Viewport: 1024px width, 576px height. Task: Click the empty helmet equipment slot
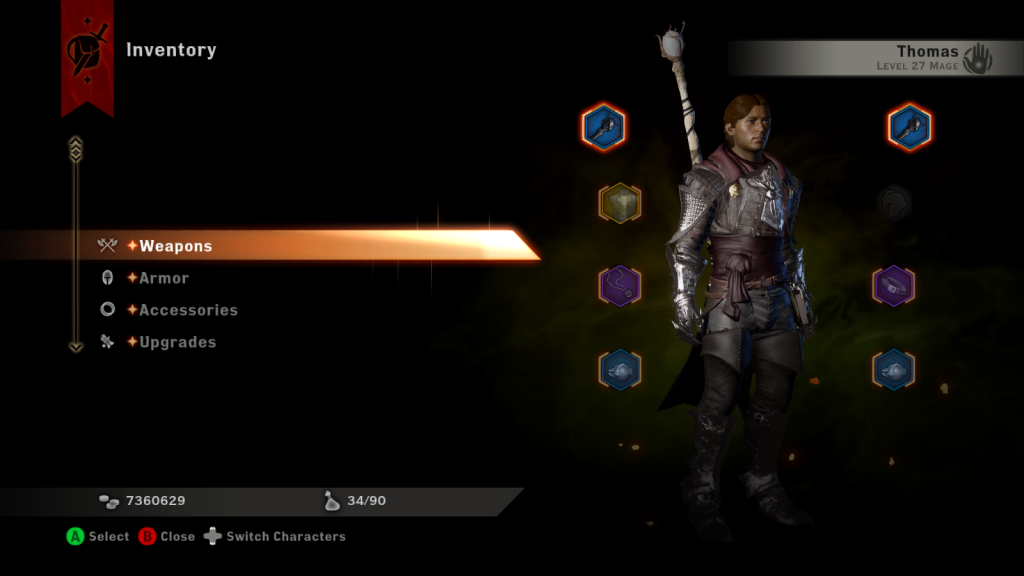click(894, 203)
